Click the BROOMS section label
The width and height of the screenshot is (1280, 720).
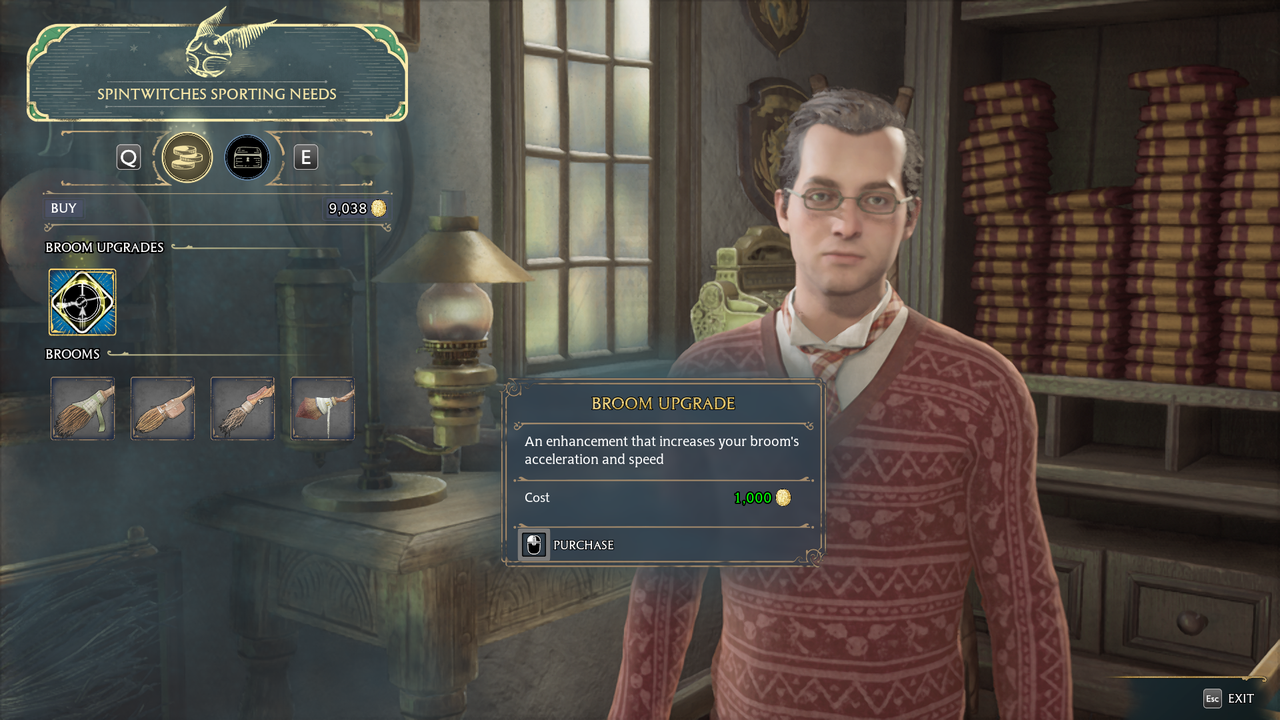74,353
